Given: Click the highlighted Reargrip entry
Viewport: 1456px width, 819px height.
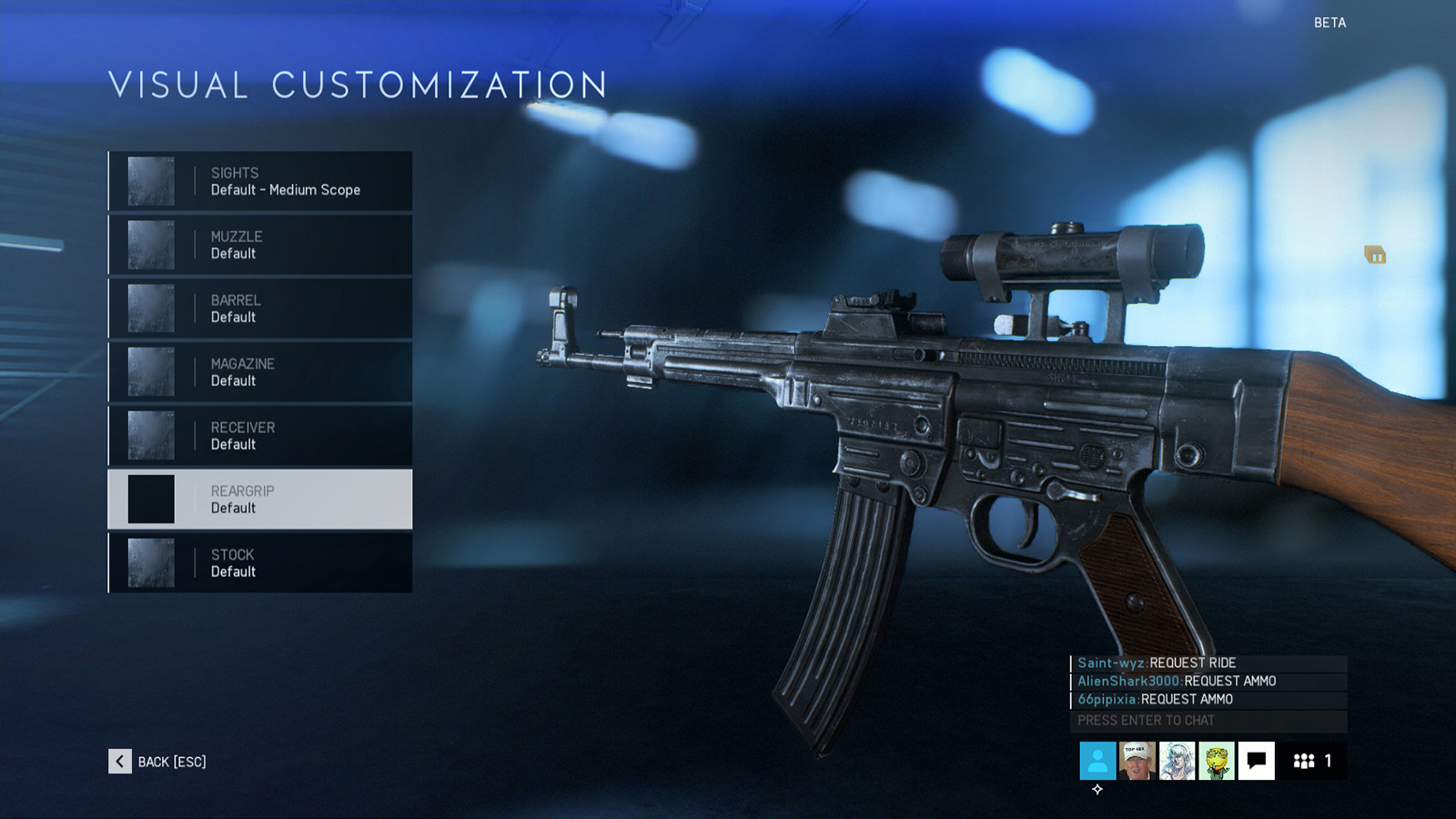Looking at the screenshot, I should 260,500.
